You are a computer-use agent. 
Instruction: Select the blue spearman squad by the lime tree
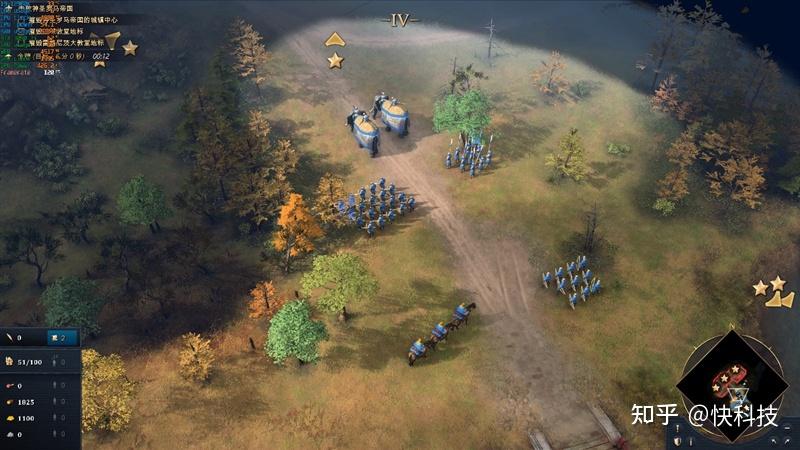pyautogui.click(x=468, y=155)
